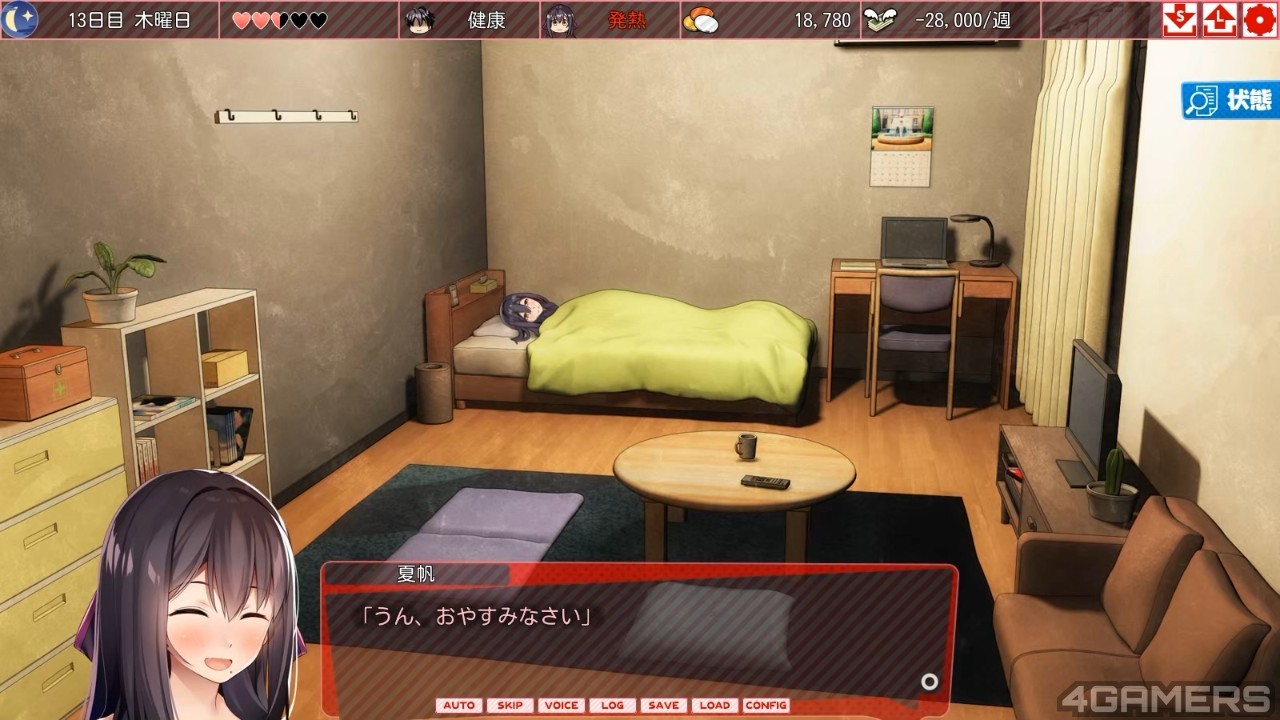Screen dimensions: 1280x720
Task: Open the LOAD menu from dialogue bar
Action: pyautogui.click(x=714, y=705)
